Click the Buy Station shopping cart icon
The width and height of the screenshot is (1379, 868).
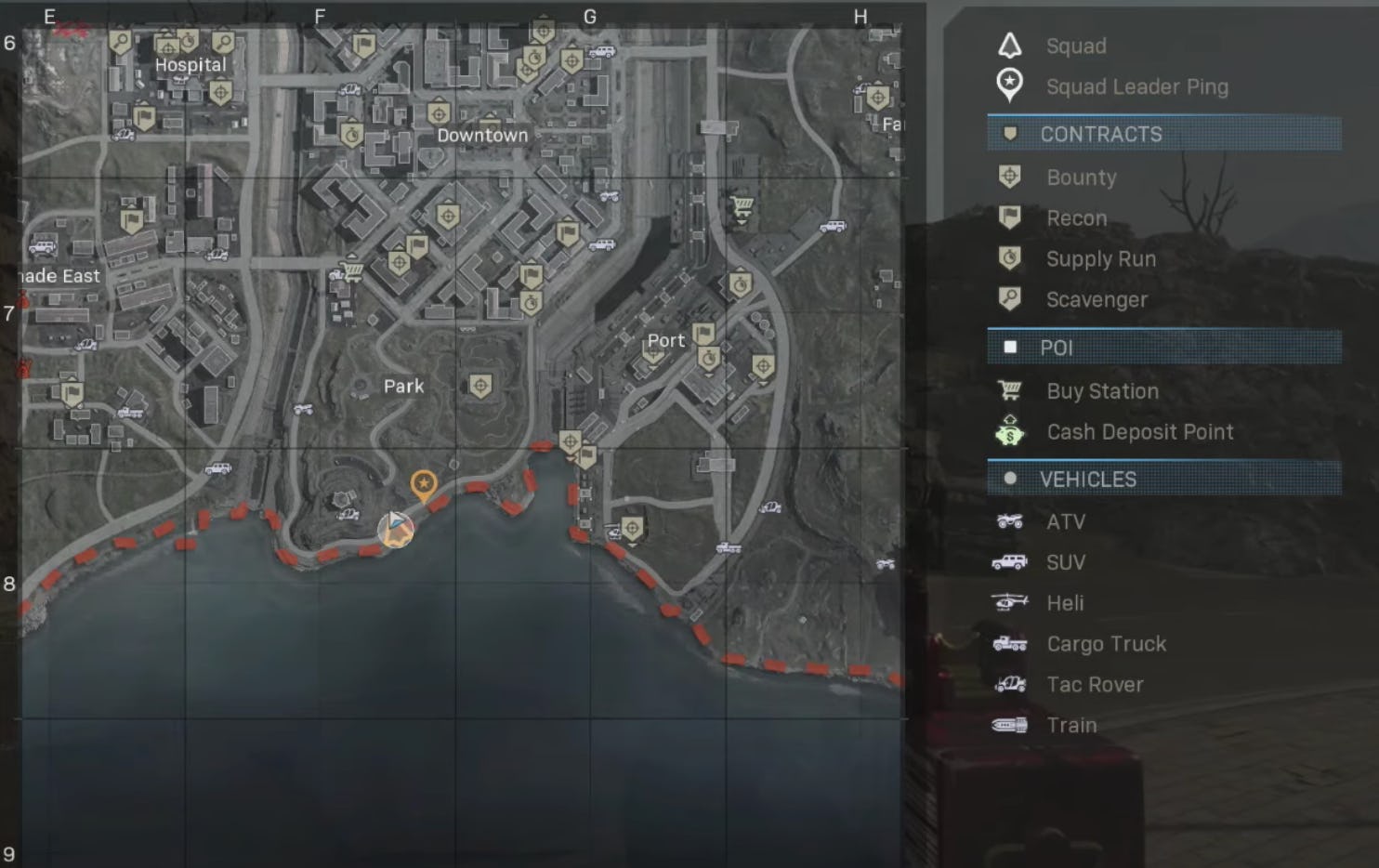pyautogui.click(x=1010, y=390)
